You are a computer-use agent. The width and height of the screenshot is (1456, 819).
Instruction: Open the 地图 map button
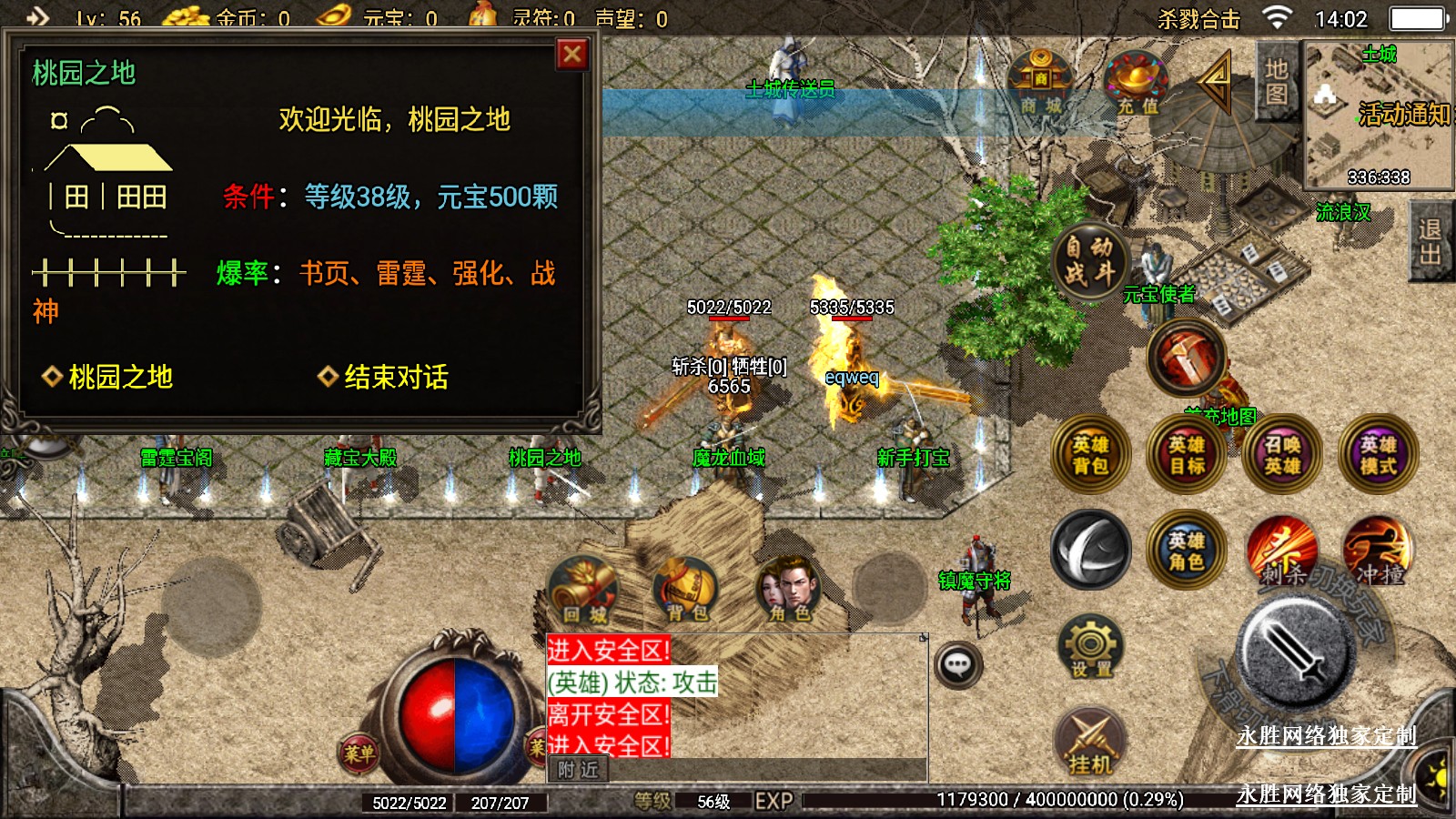pyautogui.click(x=1276, y=82)
